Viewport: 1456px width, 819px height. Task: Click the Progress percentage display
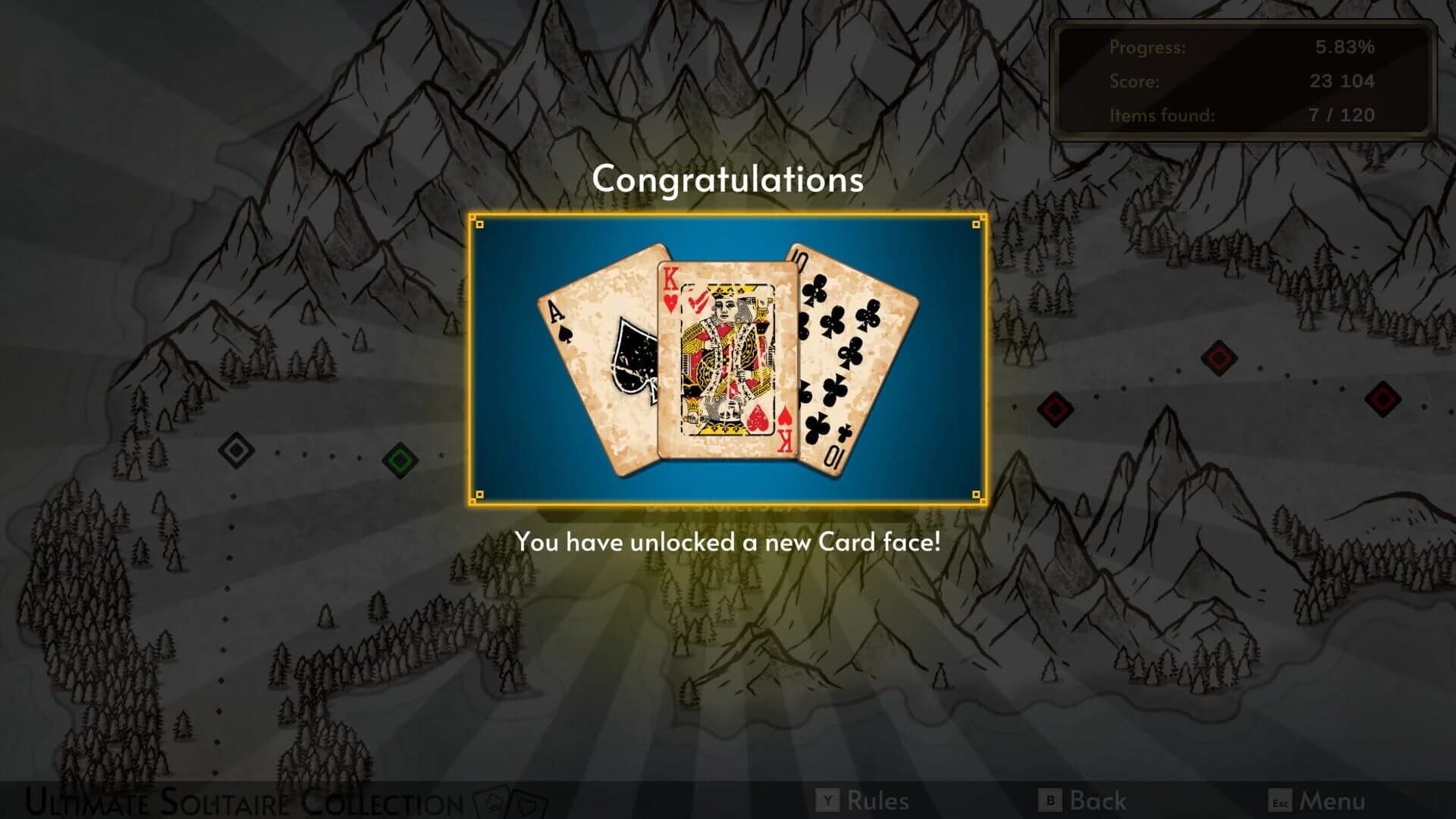tap(1344, 48)
